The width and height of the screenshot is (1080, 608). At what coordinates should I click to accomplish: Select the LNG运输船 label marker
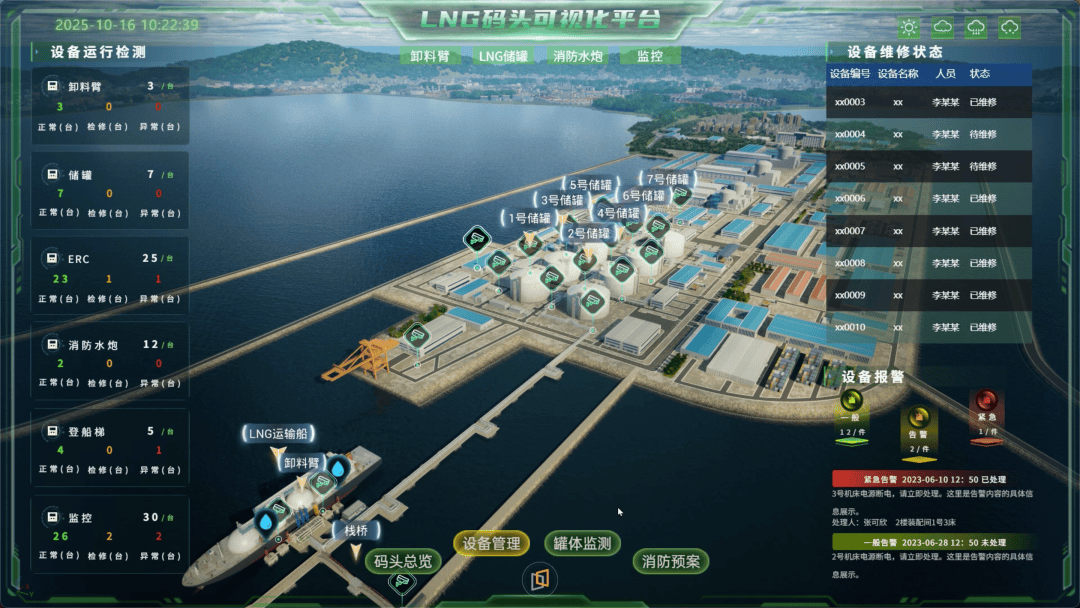[x=278, y=433]
